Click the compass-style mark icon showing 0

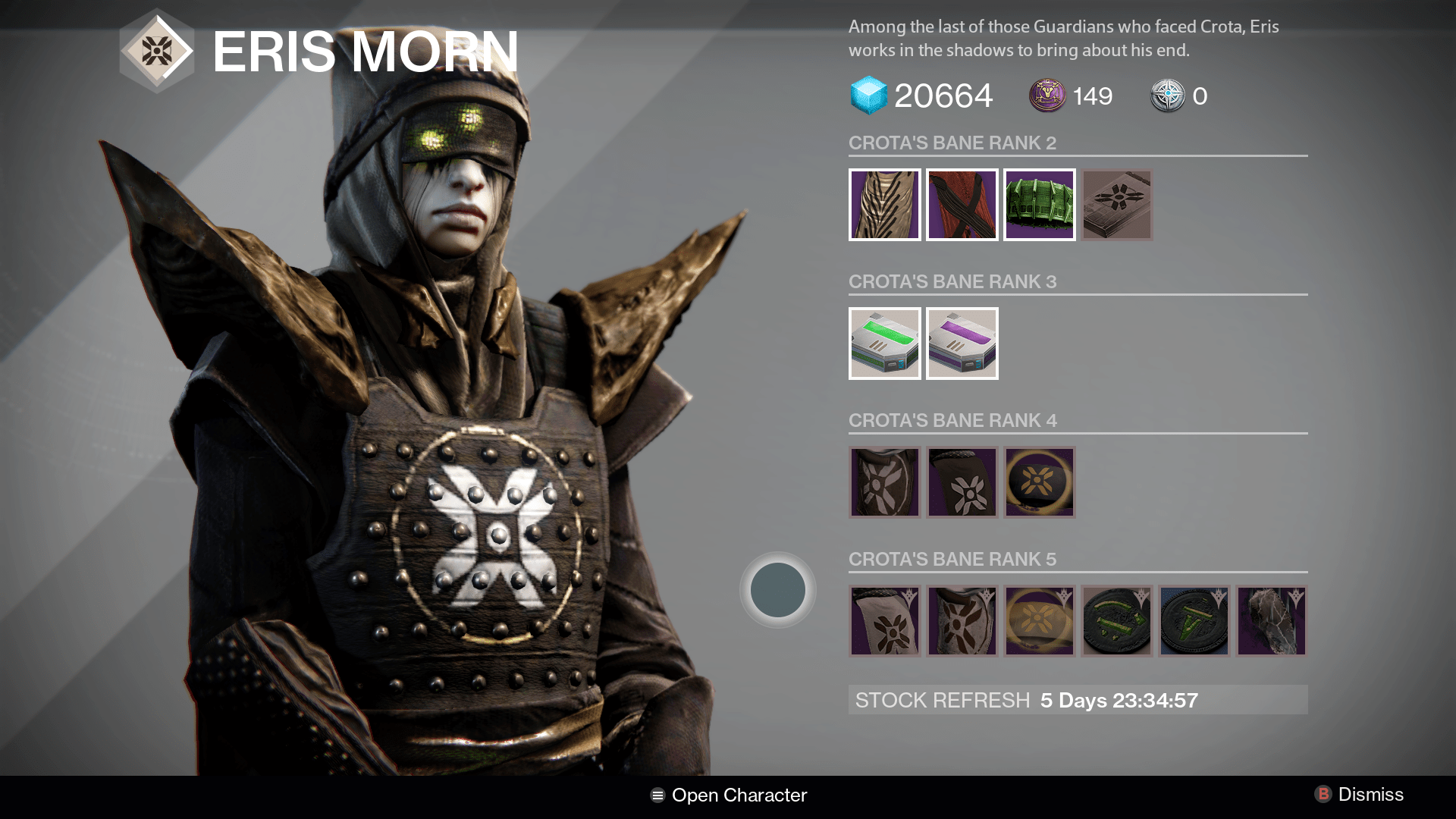pyautogui.click(x=1169, y=96)
